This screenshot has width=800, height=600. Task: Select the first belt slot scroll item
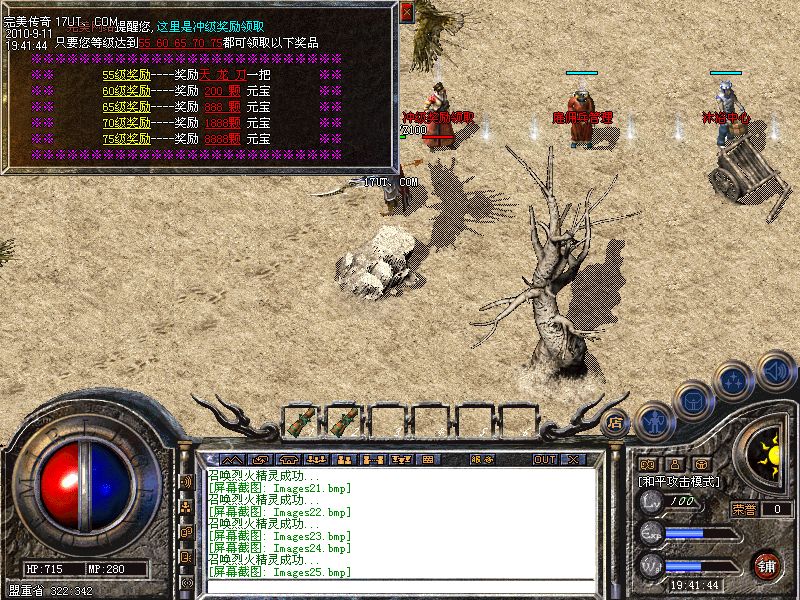tap(300, 421)
